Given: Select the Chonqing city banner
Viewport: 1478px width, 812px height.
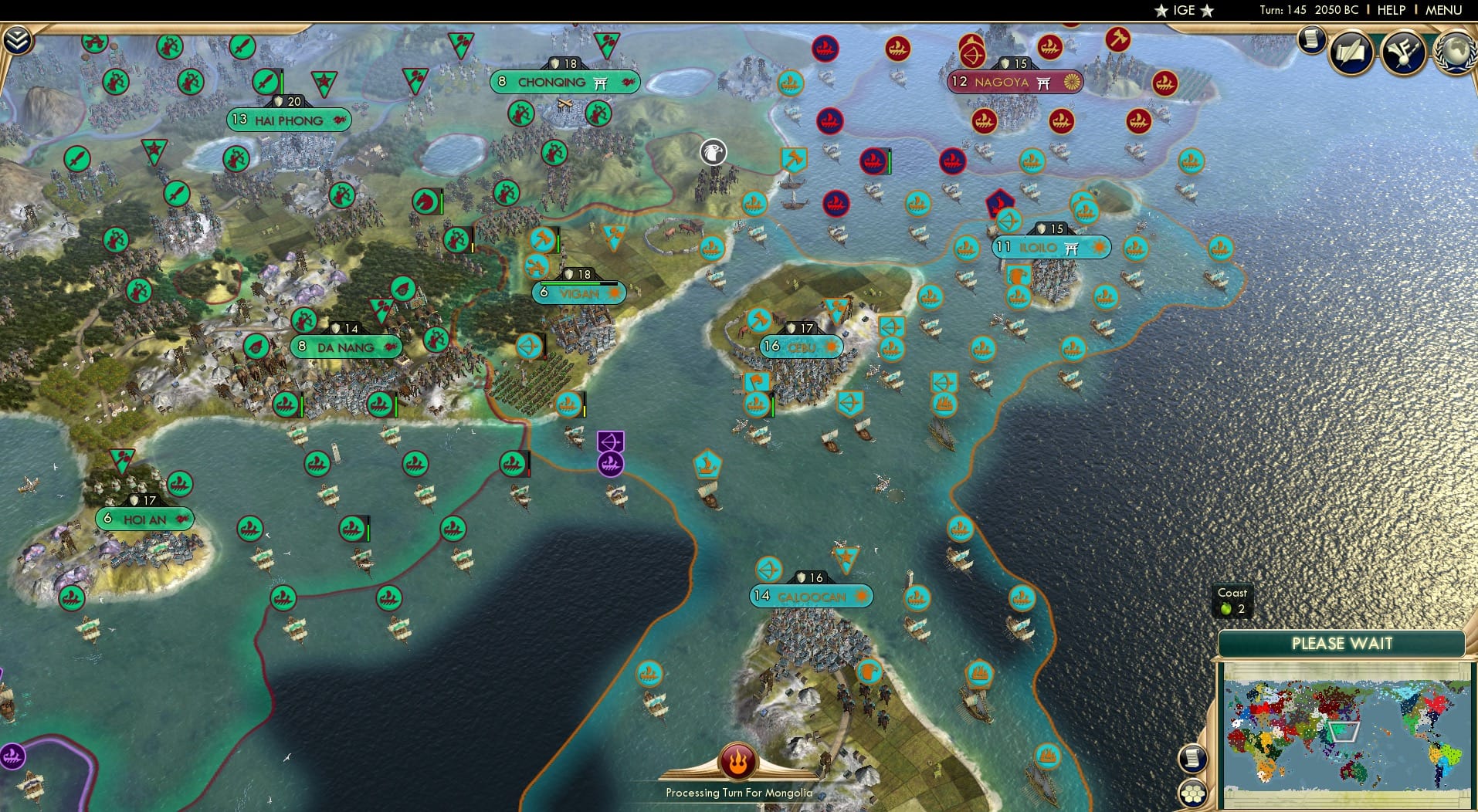Looking at the screenshot, I should coord(564,82).
